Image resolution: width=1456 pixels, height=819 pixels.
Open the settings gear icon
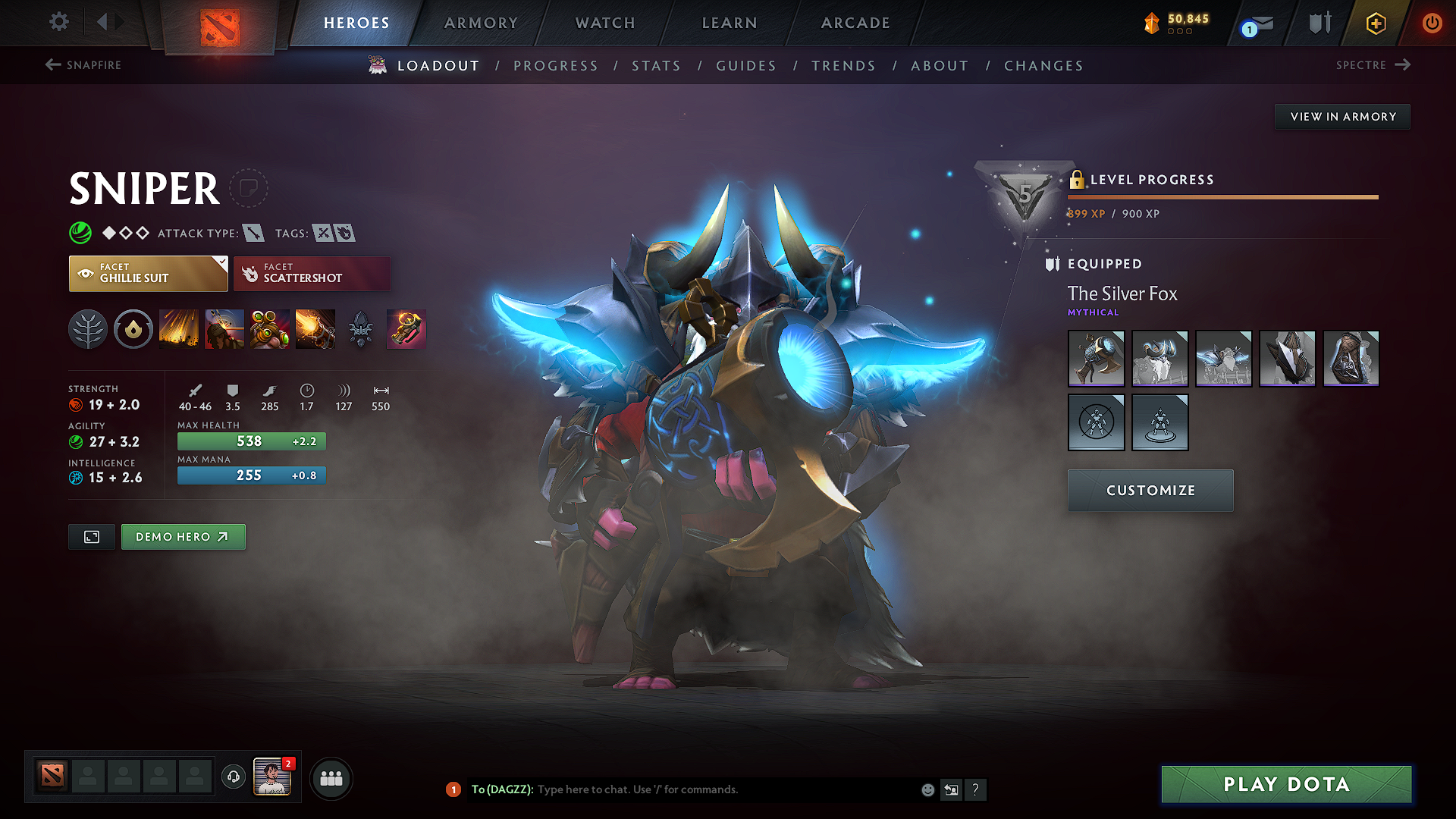(x=58, y=22)
